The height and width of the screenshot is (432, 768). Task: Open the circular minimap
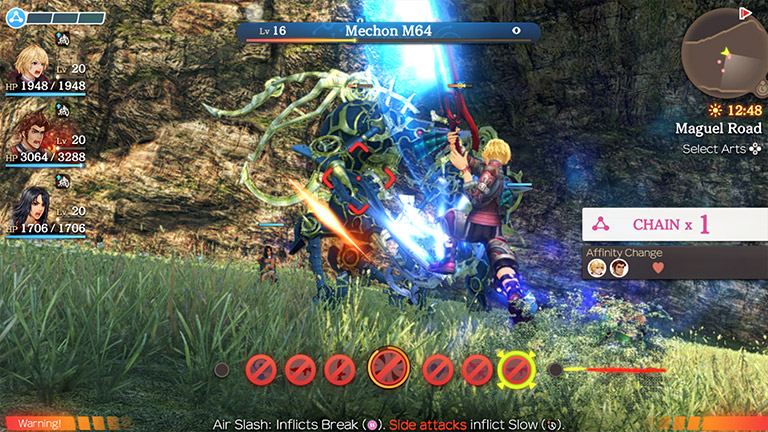pyautogui.click(x=724, y=57)
